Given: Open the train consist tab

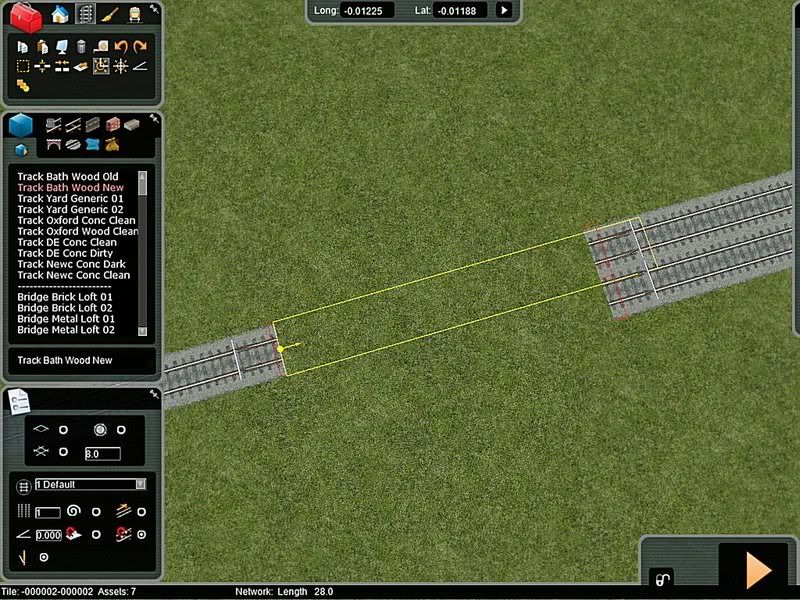Looking at the screenshot, I should (x=134, y=14).
